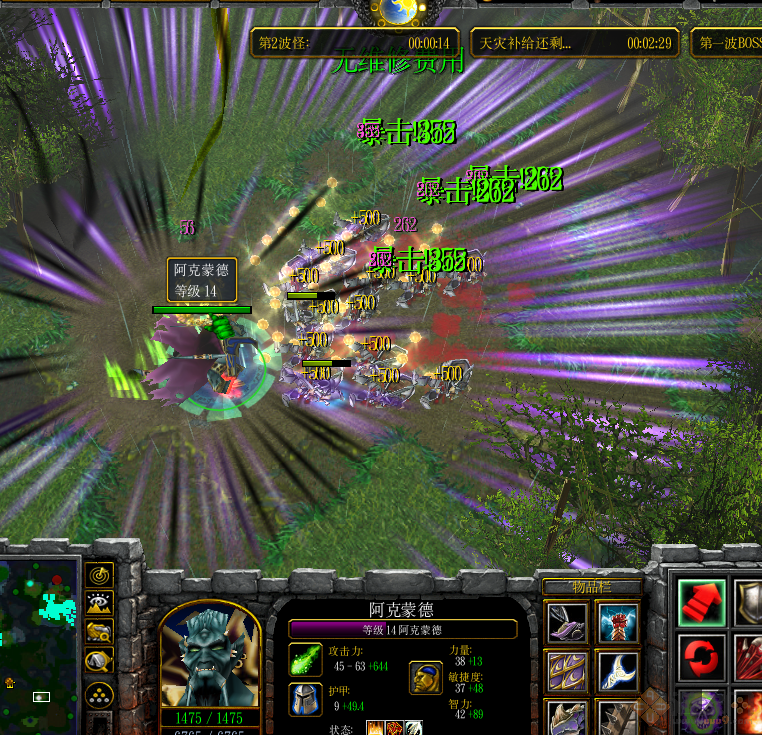Click the green comet attack damage icon

point(305,660)
